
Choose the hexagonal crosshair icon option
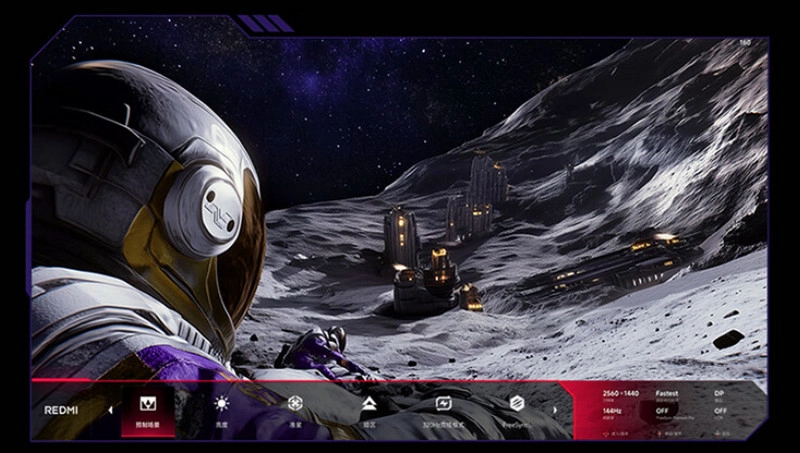[x=295, y=404]
